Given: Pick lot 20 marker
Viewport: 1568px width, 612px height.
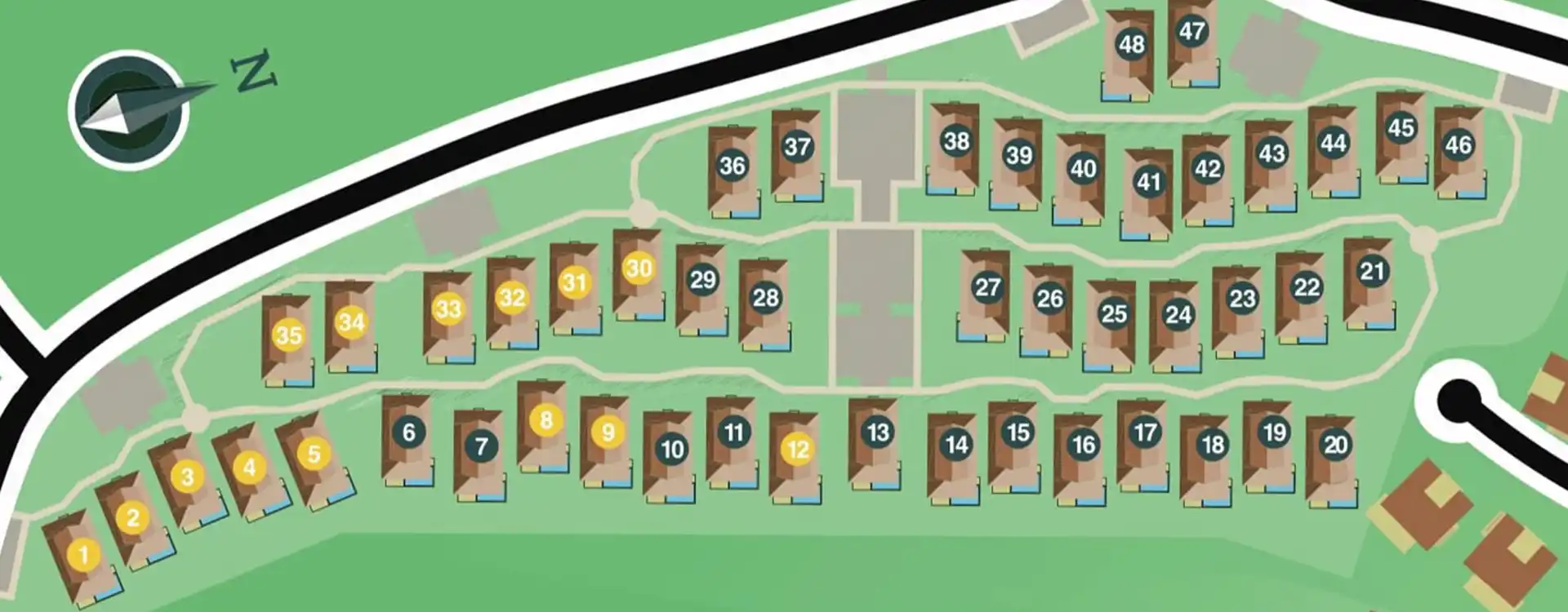Looking at the screenshot, I should 1335,445.
